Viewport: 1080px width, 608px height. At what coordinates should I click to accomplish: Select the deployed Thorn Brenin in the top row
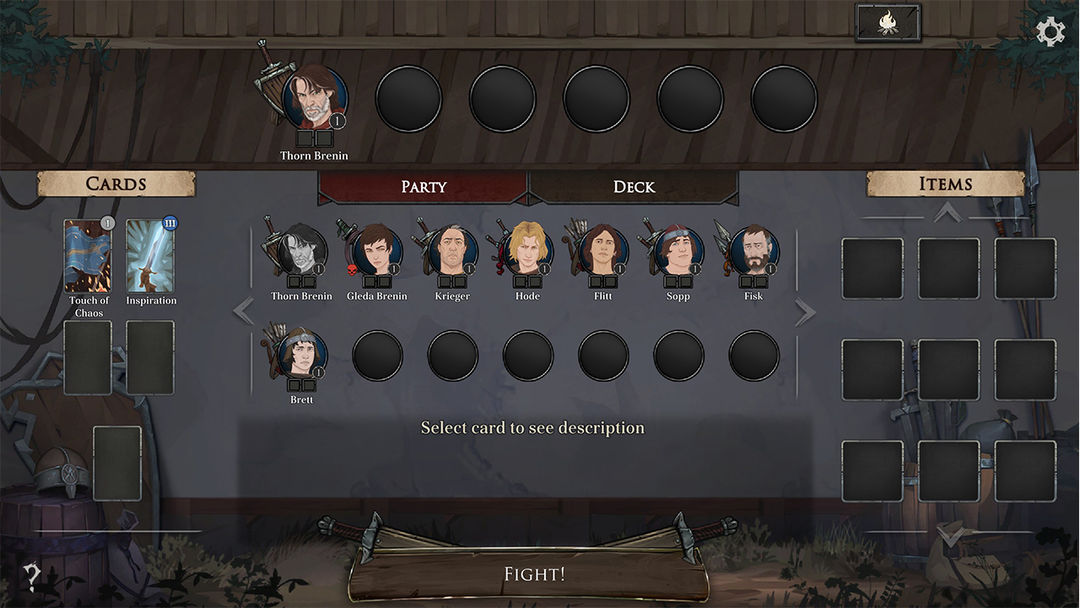[316, 98]
